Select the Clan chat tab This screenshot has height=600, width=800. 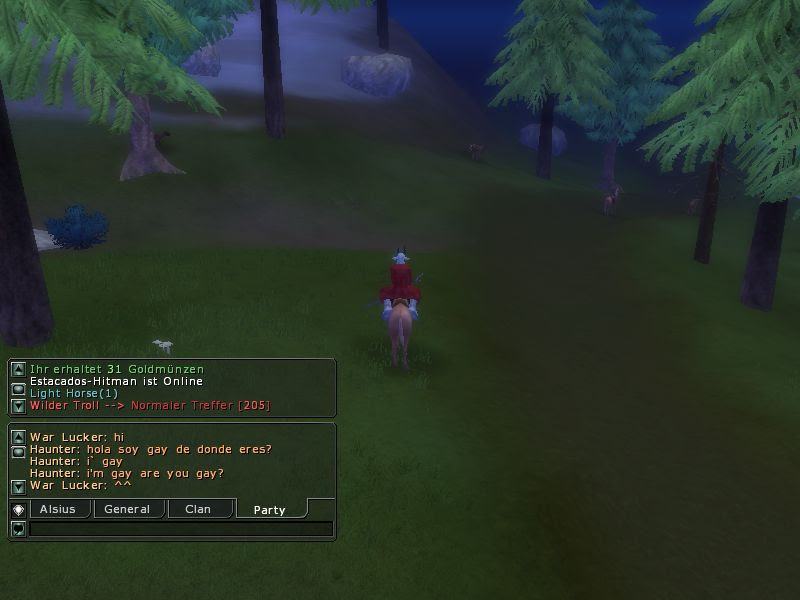tap(198, 509)
